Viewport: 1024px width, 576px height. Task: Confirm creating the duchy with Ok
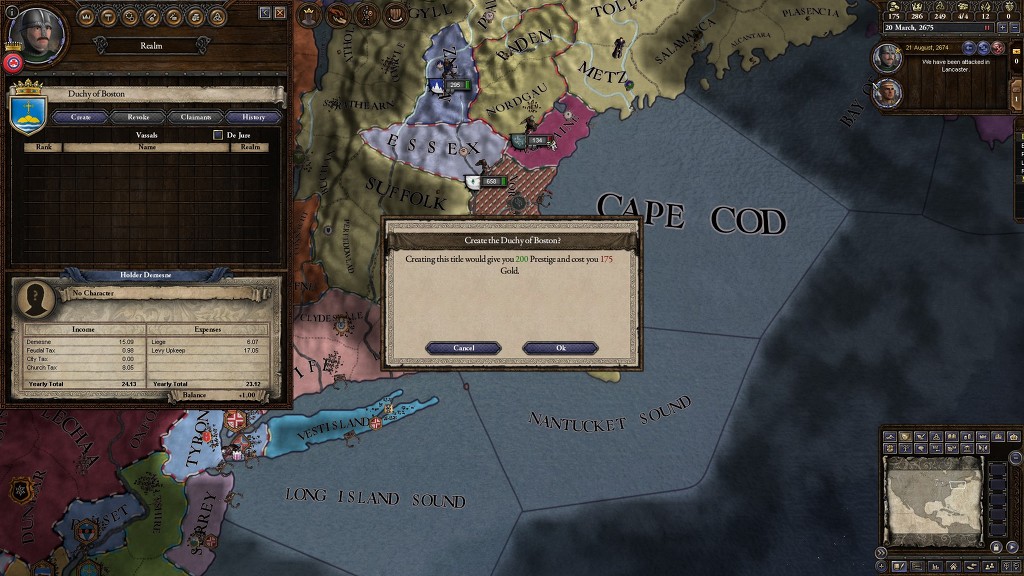click(560, 348)
